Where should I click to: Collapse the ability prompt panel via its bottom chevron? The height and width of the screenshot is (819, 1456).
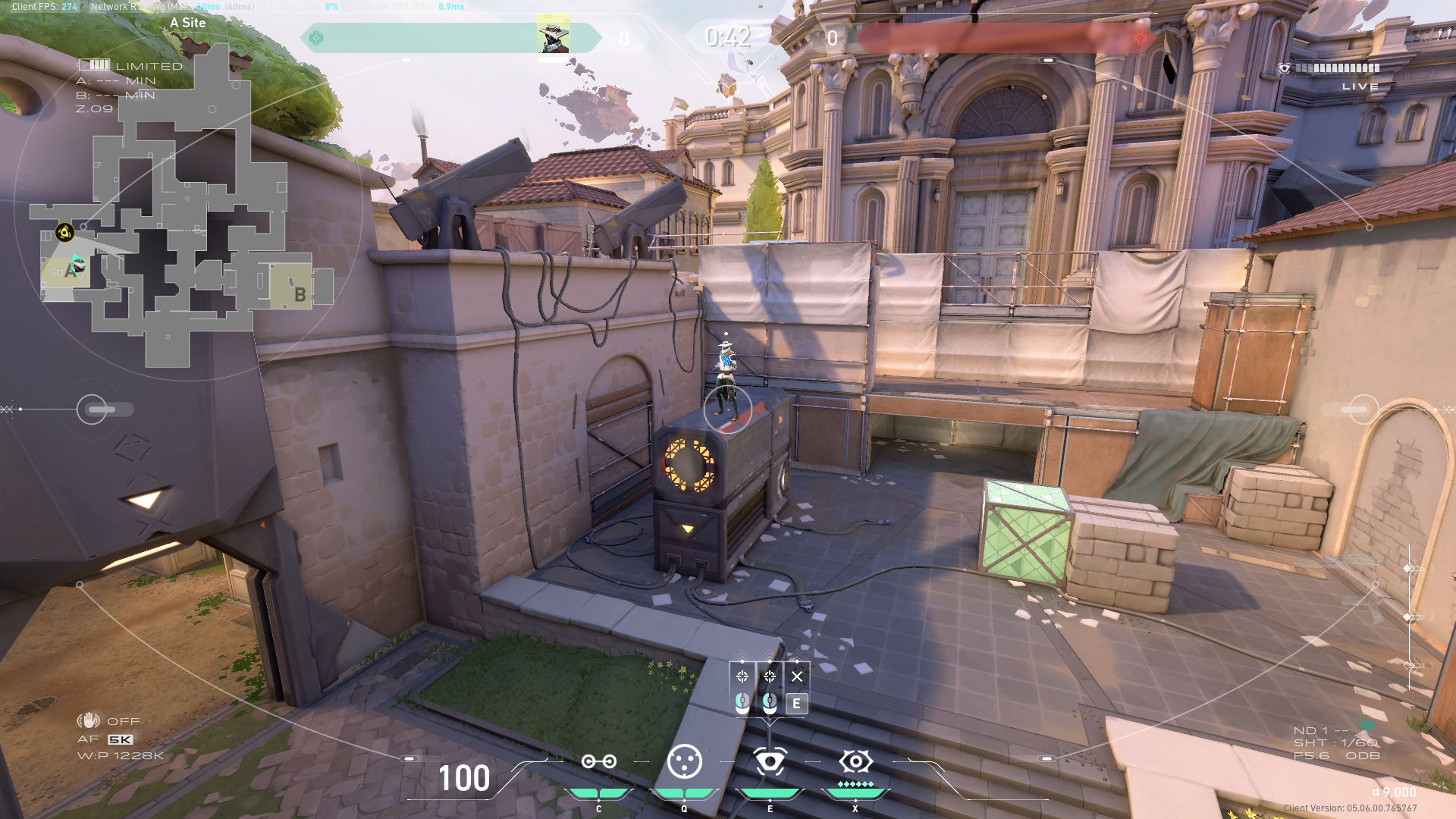coord(770,722)
